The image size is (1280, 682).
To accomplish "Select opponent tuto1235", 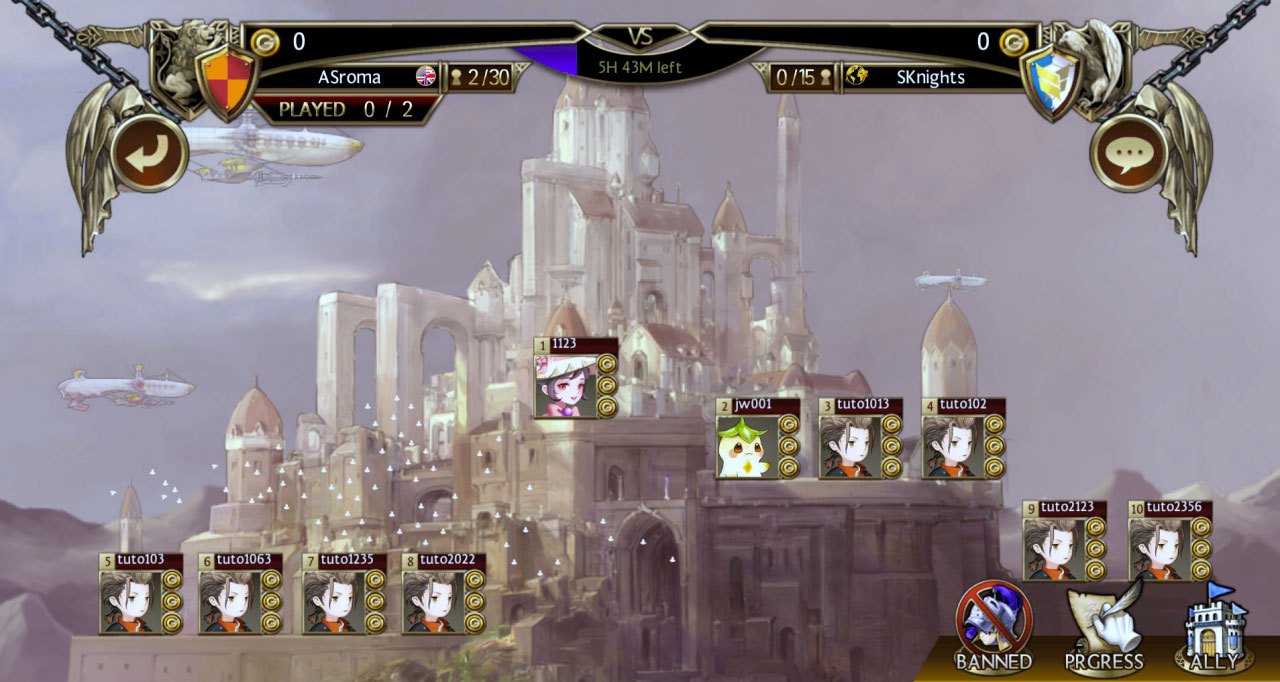I will 334,601.
